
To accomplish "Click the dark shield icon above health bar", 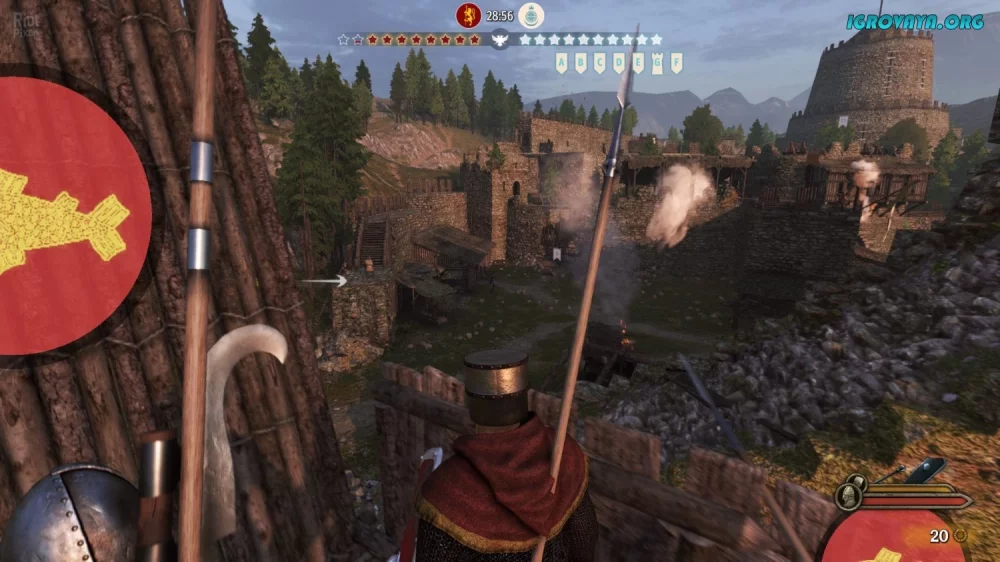I will tap(927, 470).
